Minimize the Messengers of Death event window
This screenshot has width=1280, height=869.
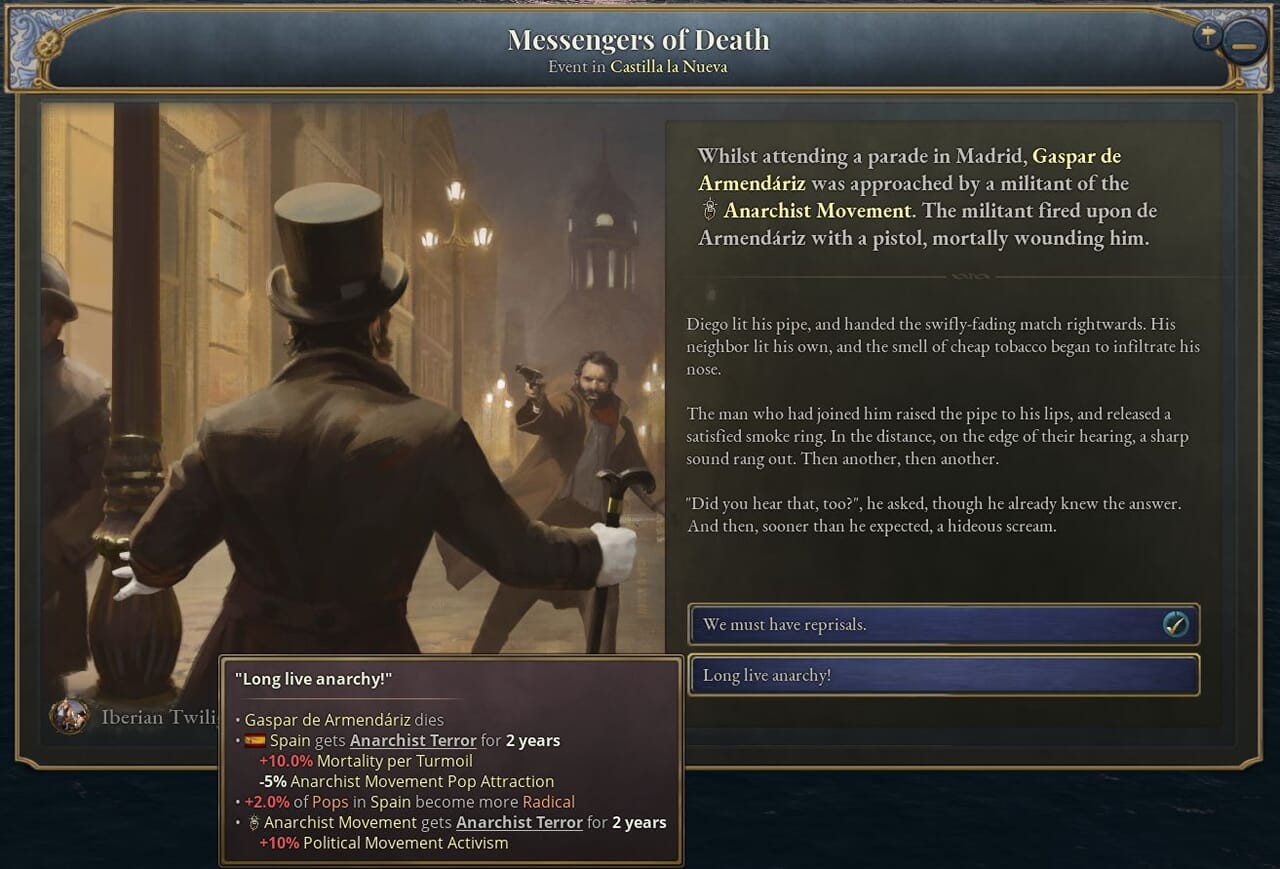pos(1244,46)
